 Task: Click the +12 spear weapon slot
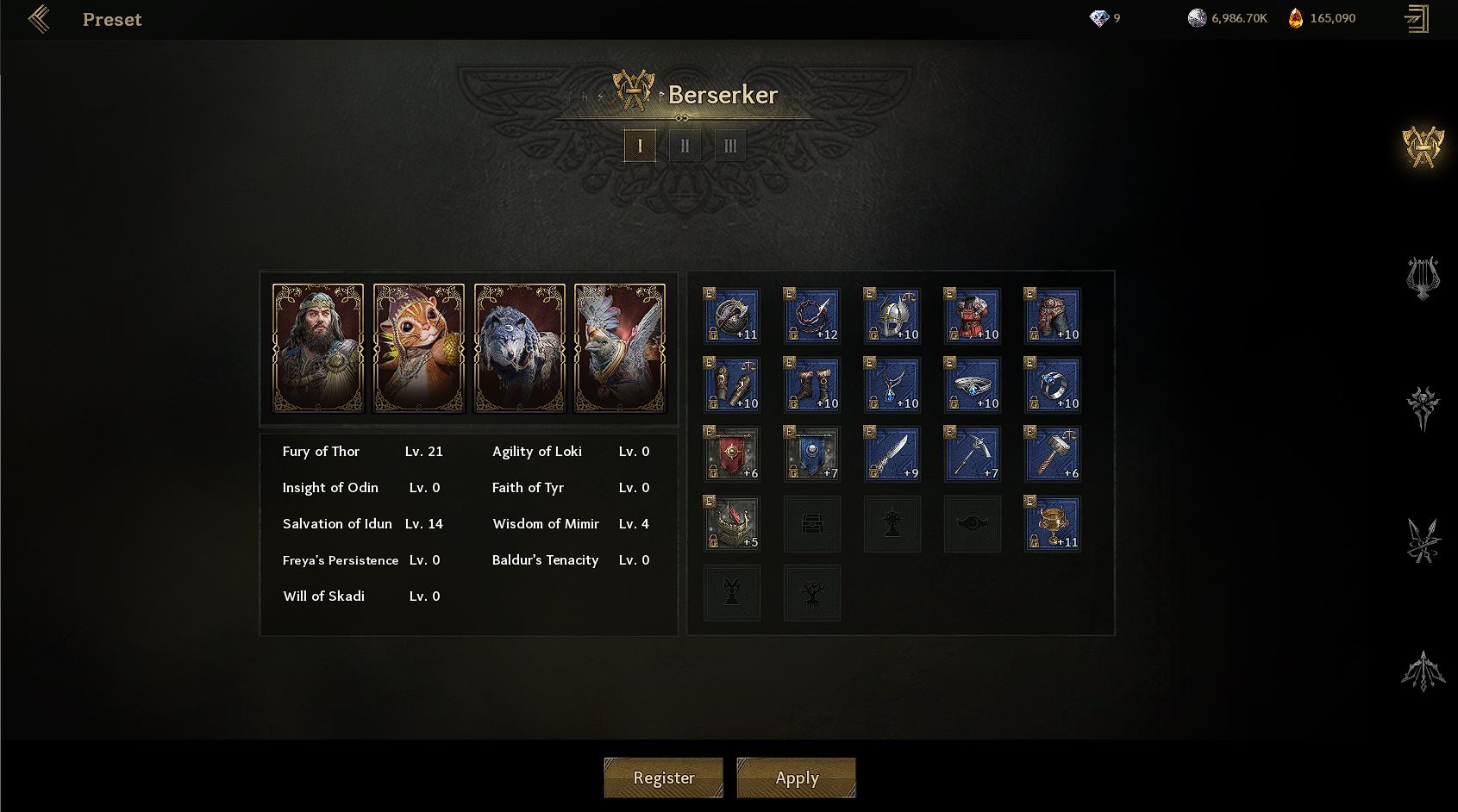[812, 316]
